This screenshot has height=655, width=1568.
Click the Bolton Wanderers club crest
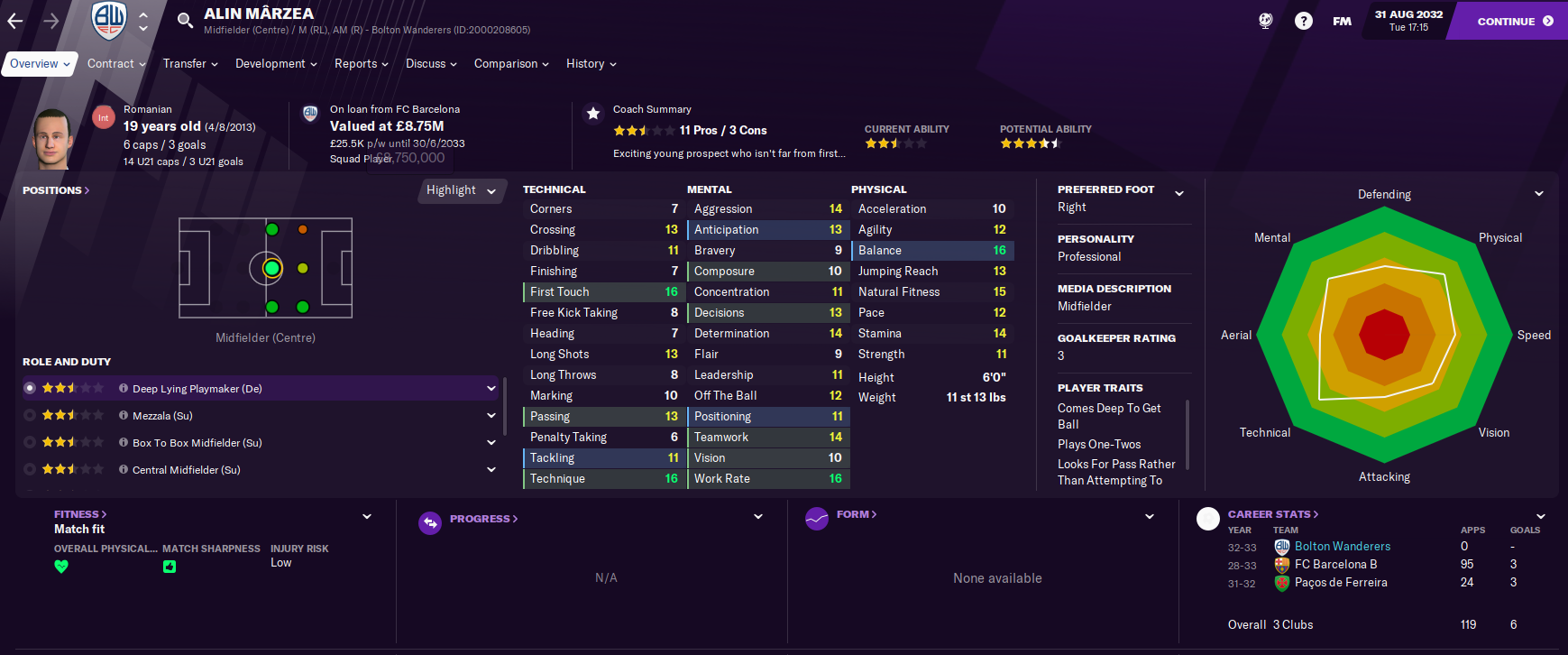click(106, 20)
